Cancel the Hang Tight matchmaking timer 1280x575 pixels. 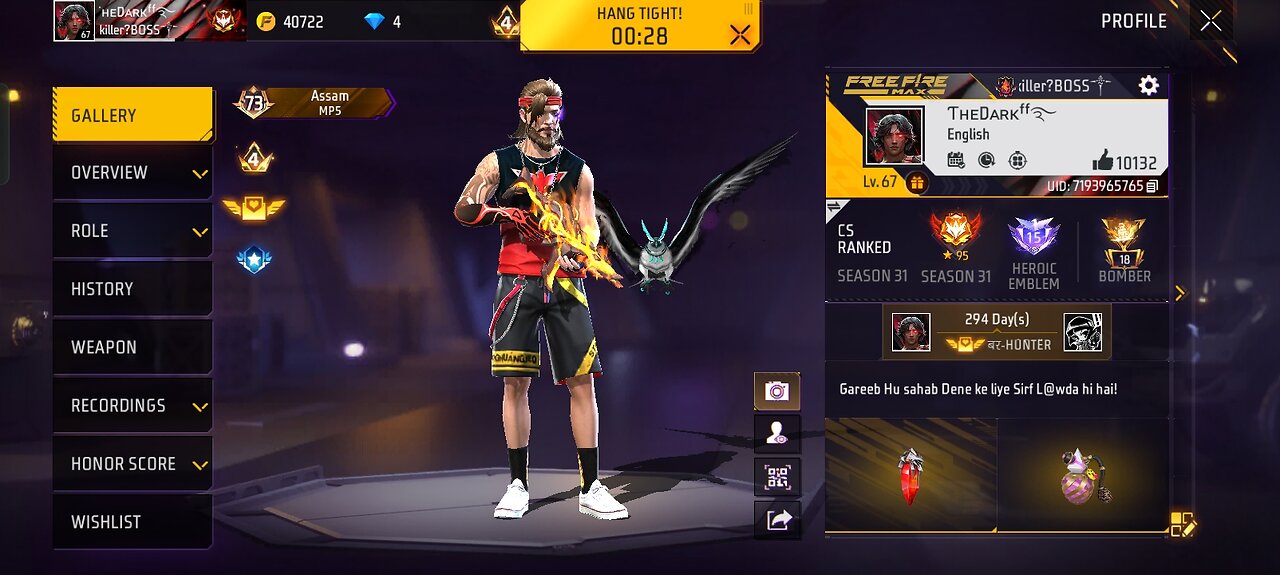(740, 36)
